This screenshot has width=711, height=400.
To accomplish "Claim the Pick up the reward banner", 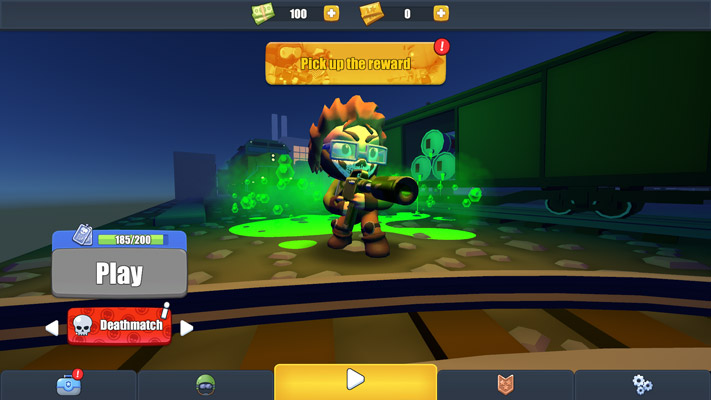I will pos(355,64).
